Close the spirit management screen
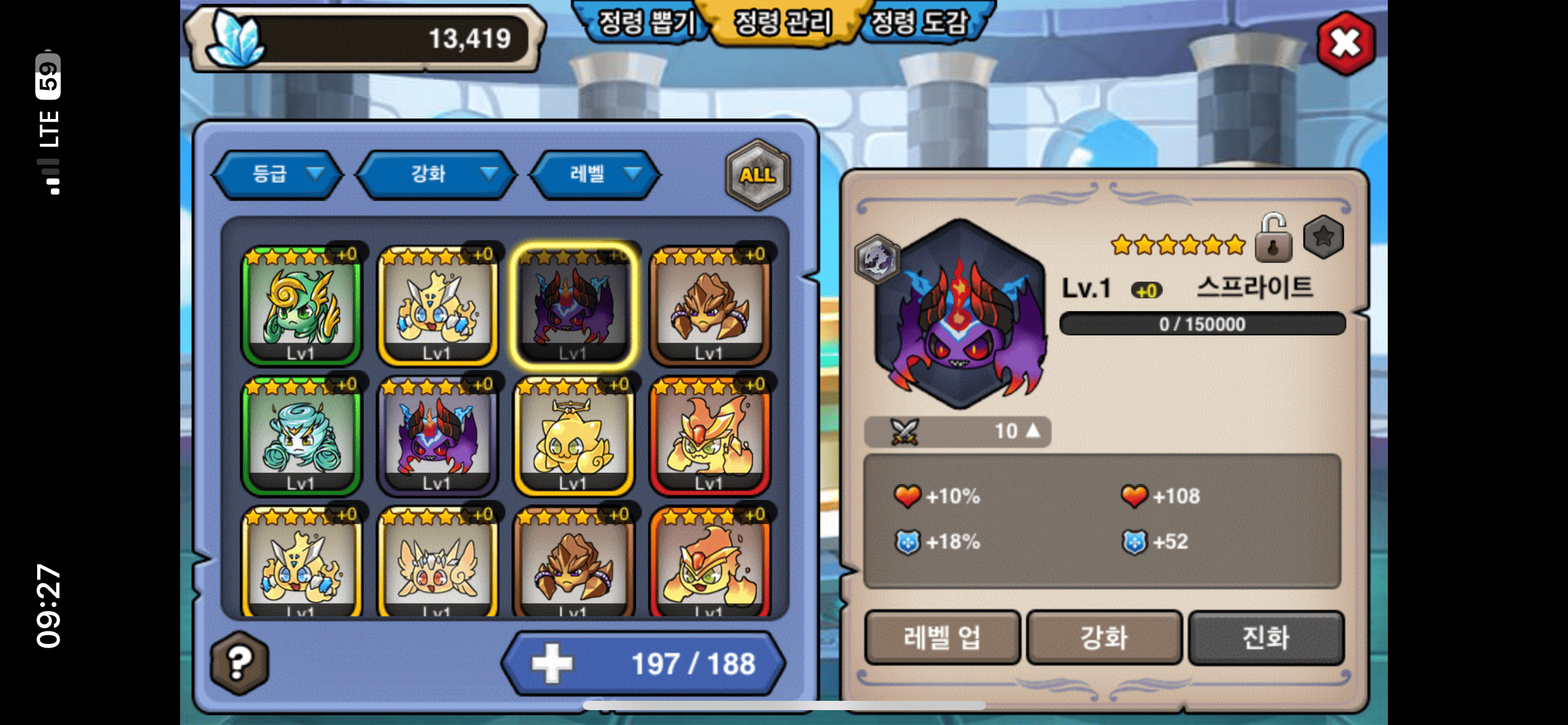The image size is (1568, 725). pos(1346,43)
